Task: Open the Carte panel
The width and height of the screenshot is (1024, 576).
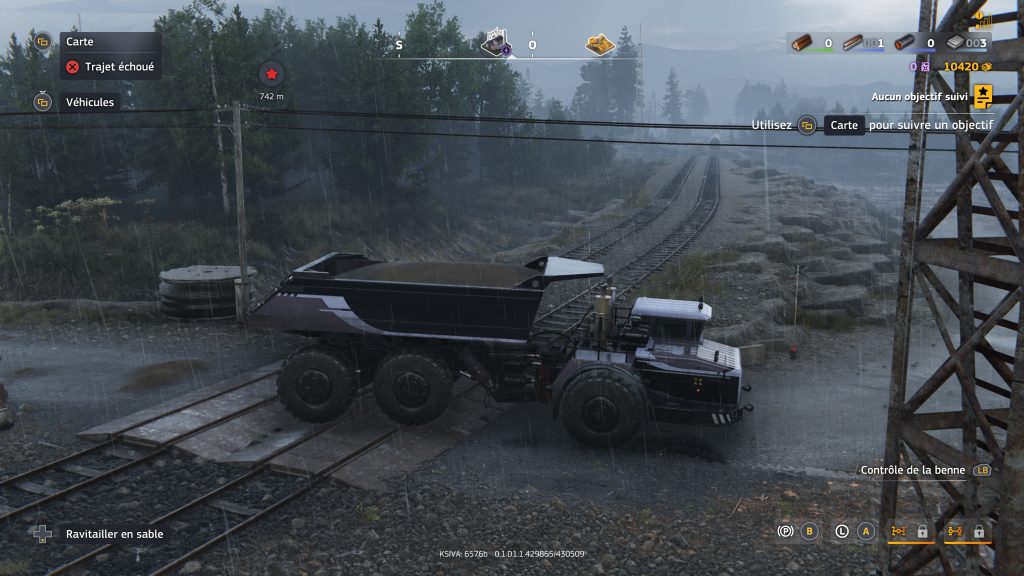Action: point(79,42)
